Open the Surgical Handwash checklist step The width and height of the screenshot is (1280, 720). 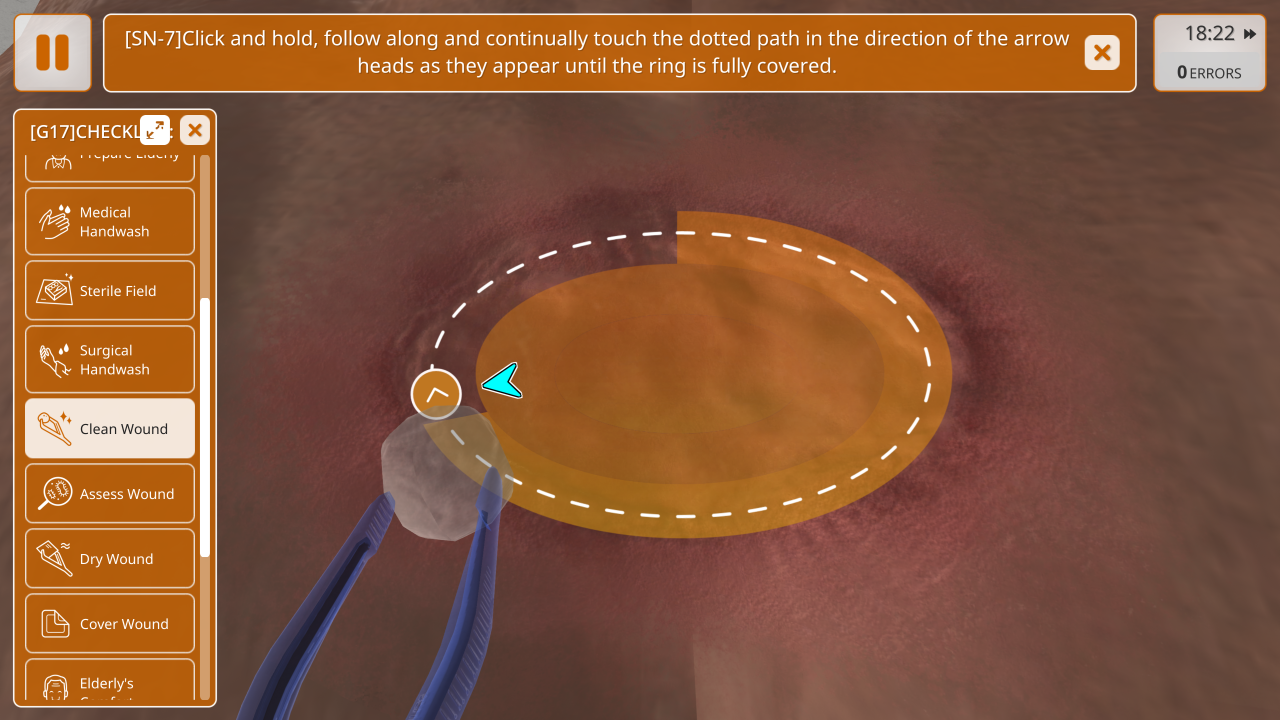(x=110, y=360)
